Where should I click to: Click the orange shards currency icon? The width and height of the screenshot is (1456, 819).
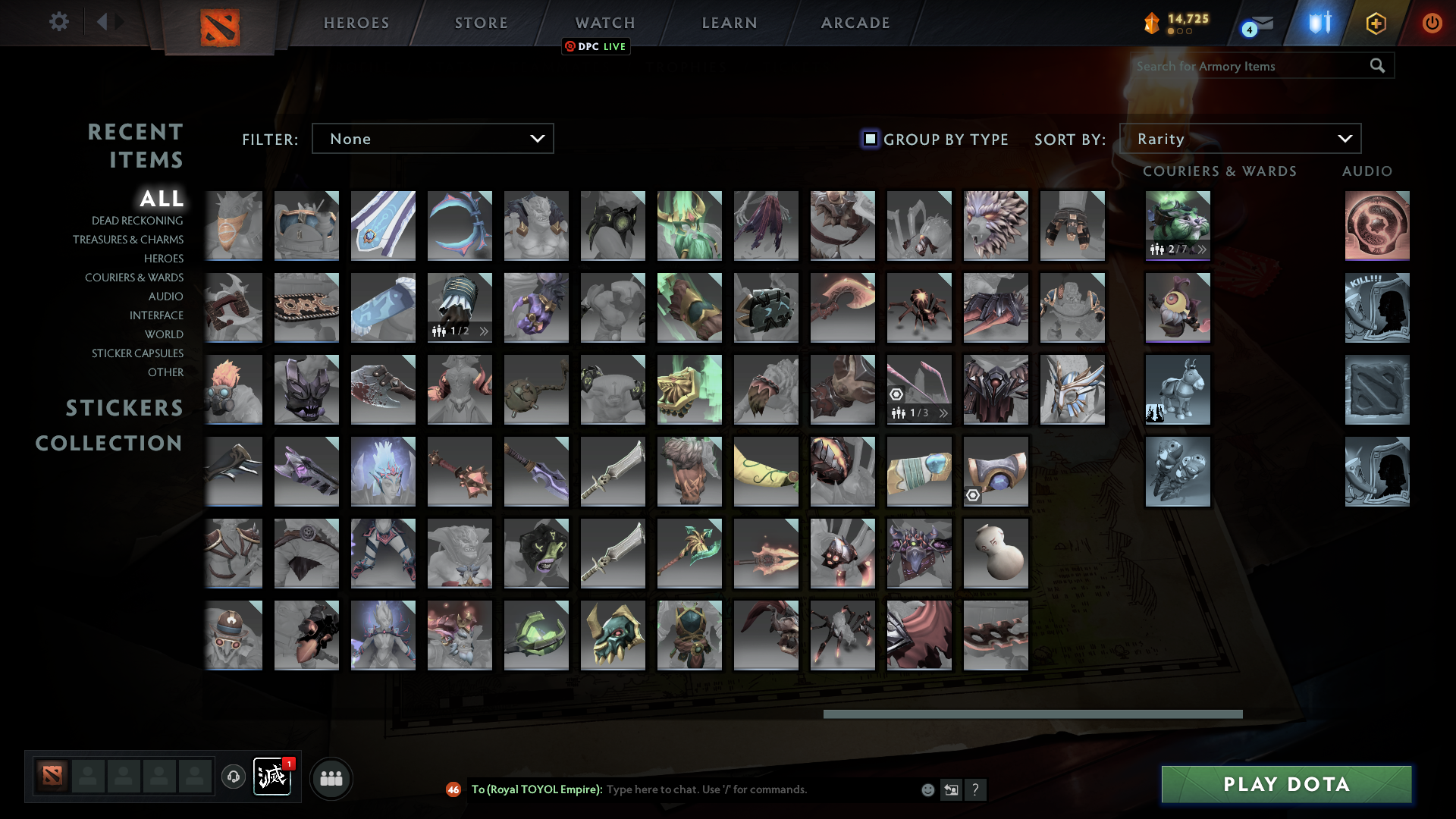1152,22
